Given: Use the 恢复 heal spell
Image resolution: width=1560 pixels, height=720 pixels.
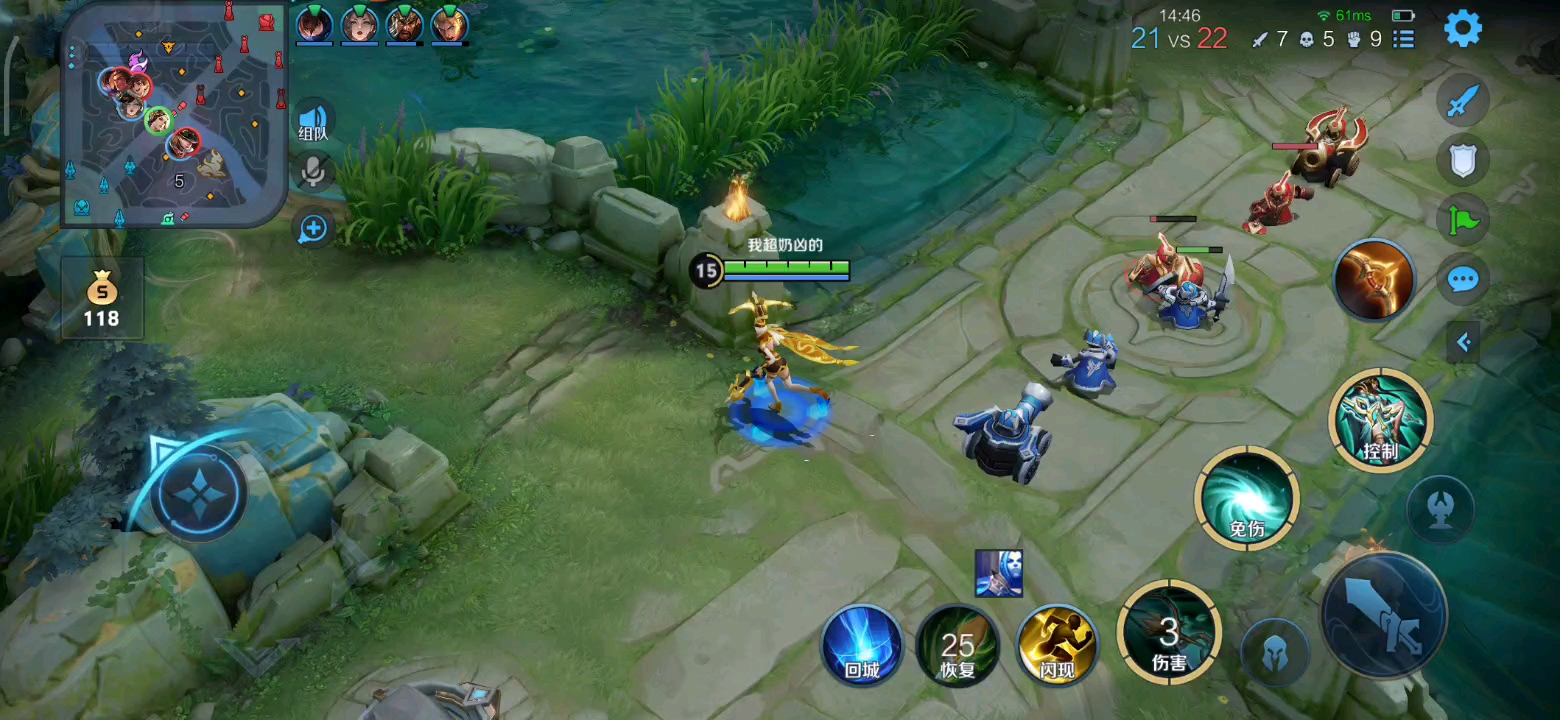Looking at the screenshot, I should pyautogui.click(x=958, y=645).
